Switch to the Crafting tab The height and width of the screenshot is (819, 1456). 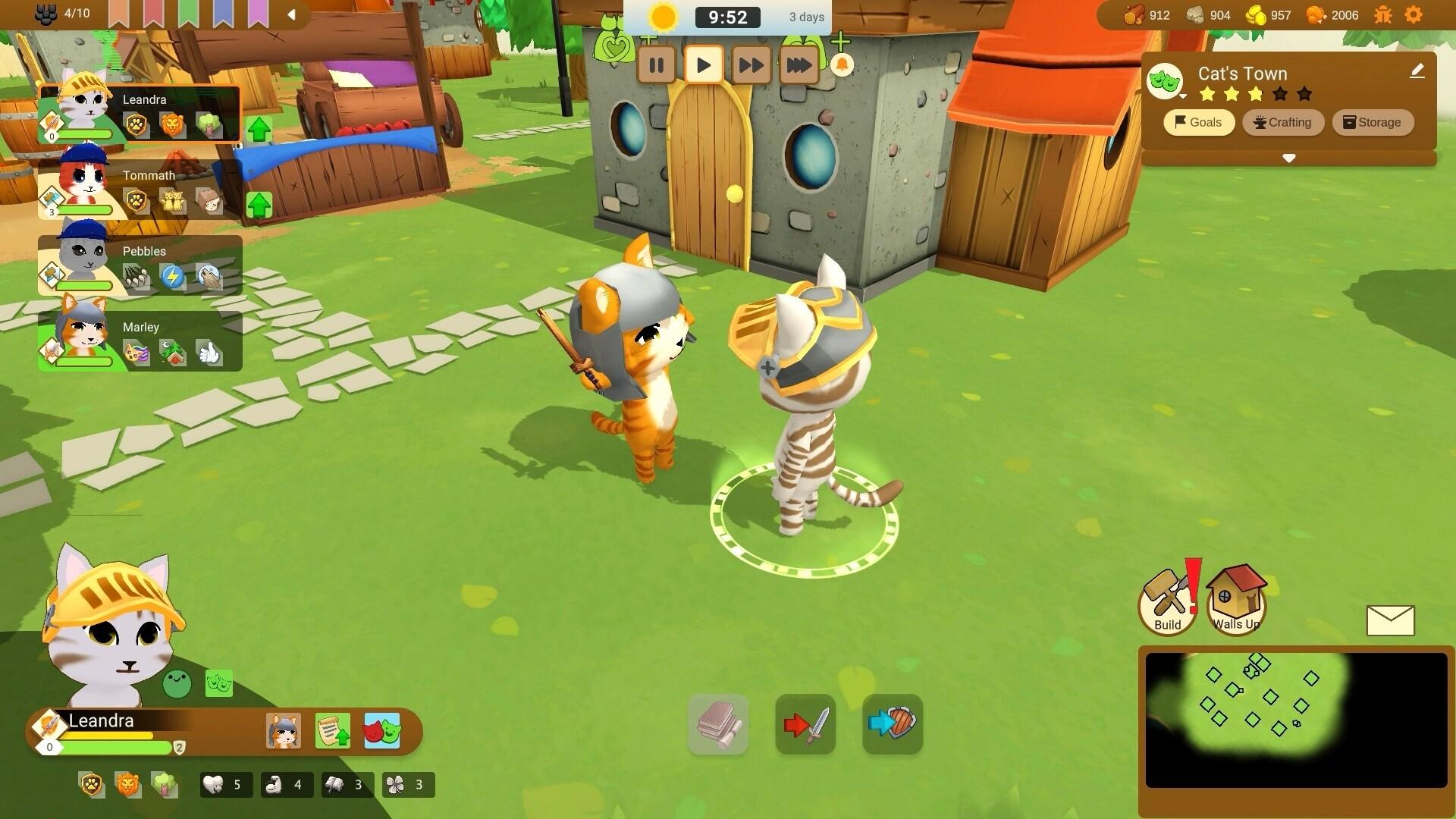(x=1283, y=122)
